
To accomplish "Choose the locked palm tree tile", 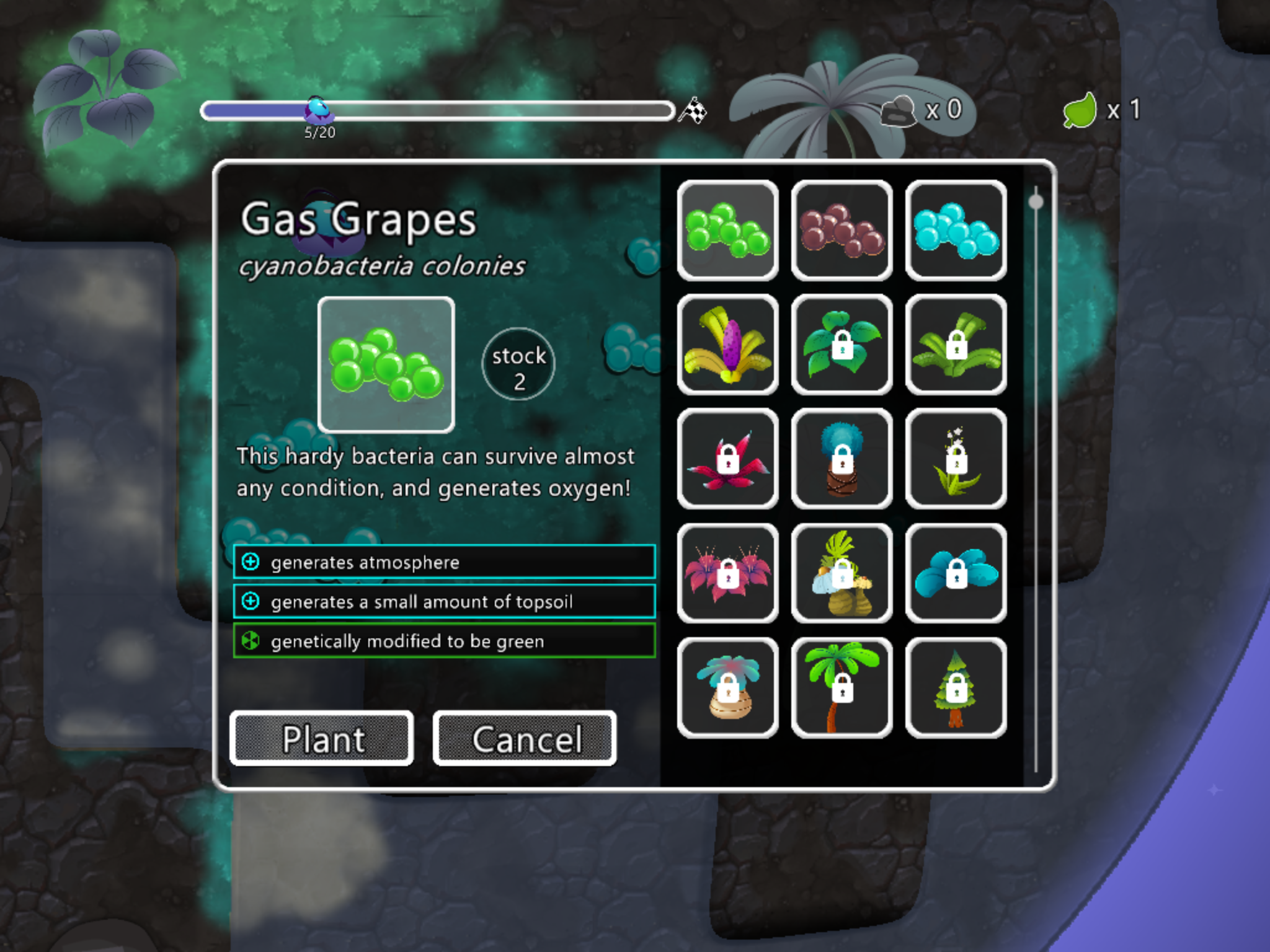I will coord(841,687).
